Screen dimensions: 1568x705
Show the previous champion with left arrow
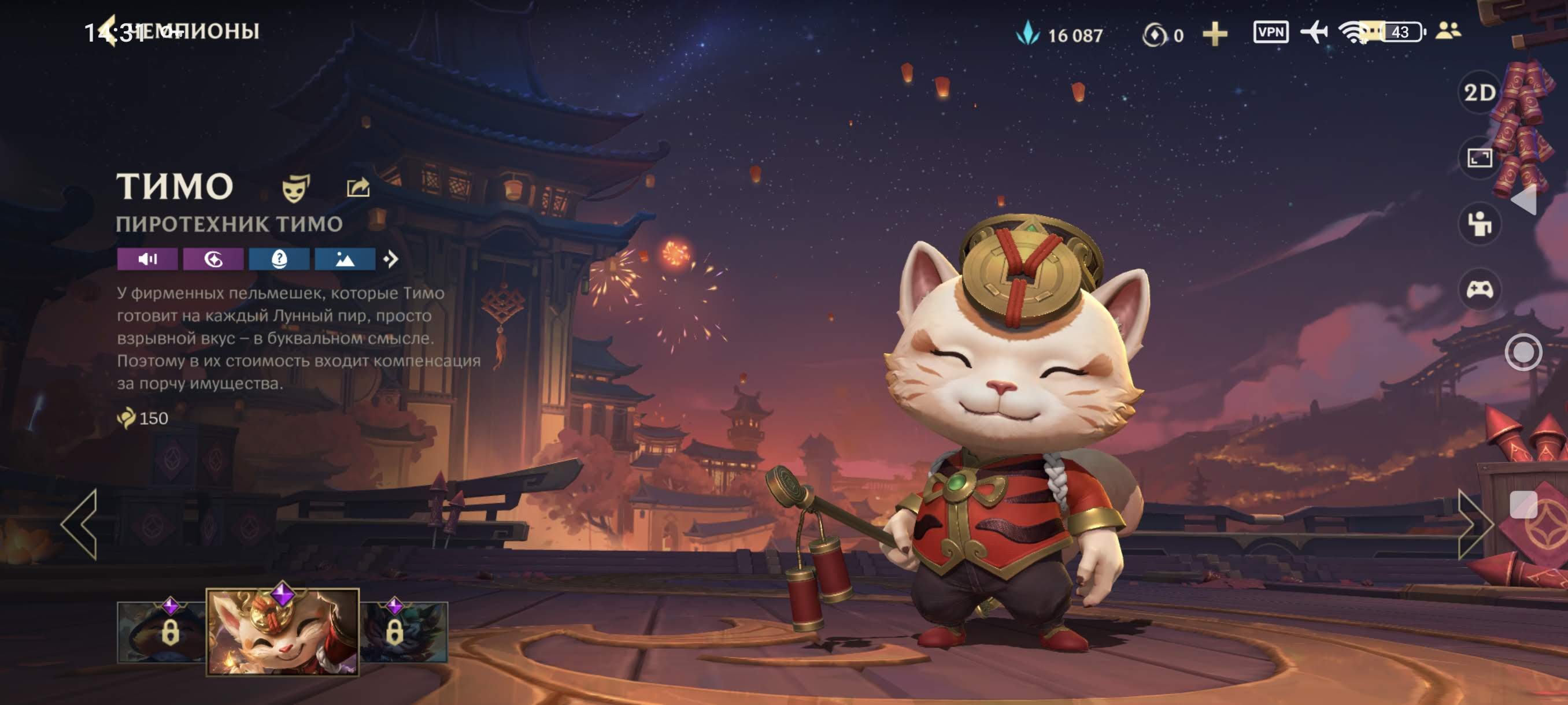pos(79,524)
